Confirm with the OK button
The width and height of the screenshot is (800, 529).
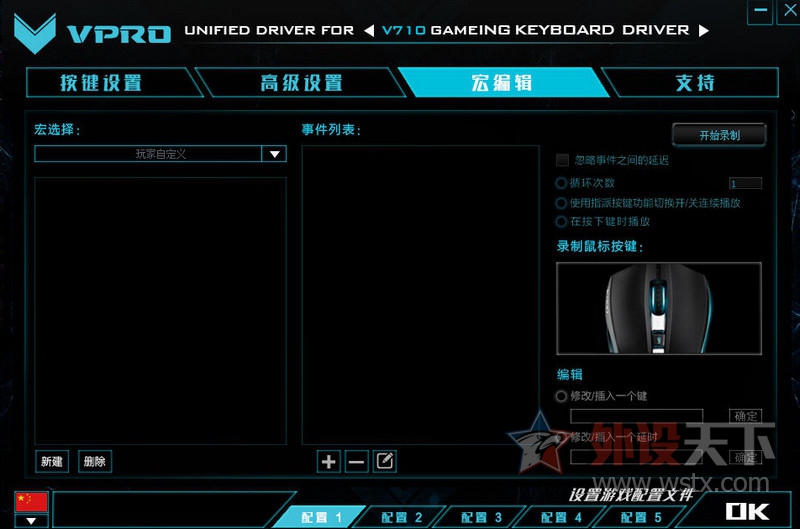tap(747, 512)
